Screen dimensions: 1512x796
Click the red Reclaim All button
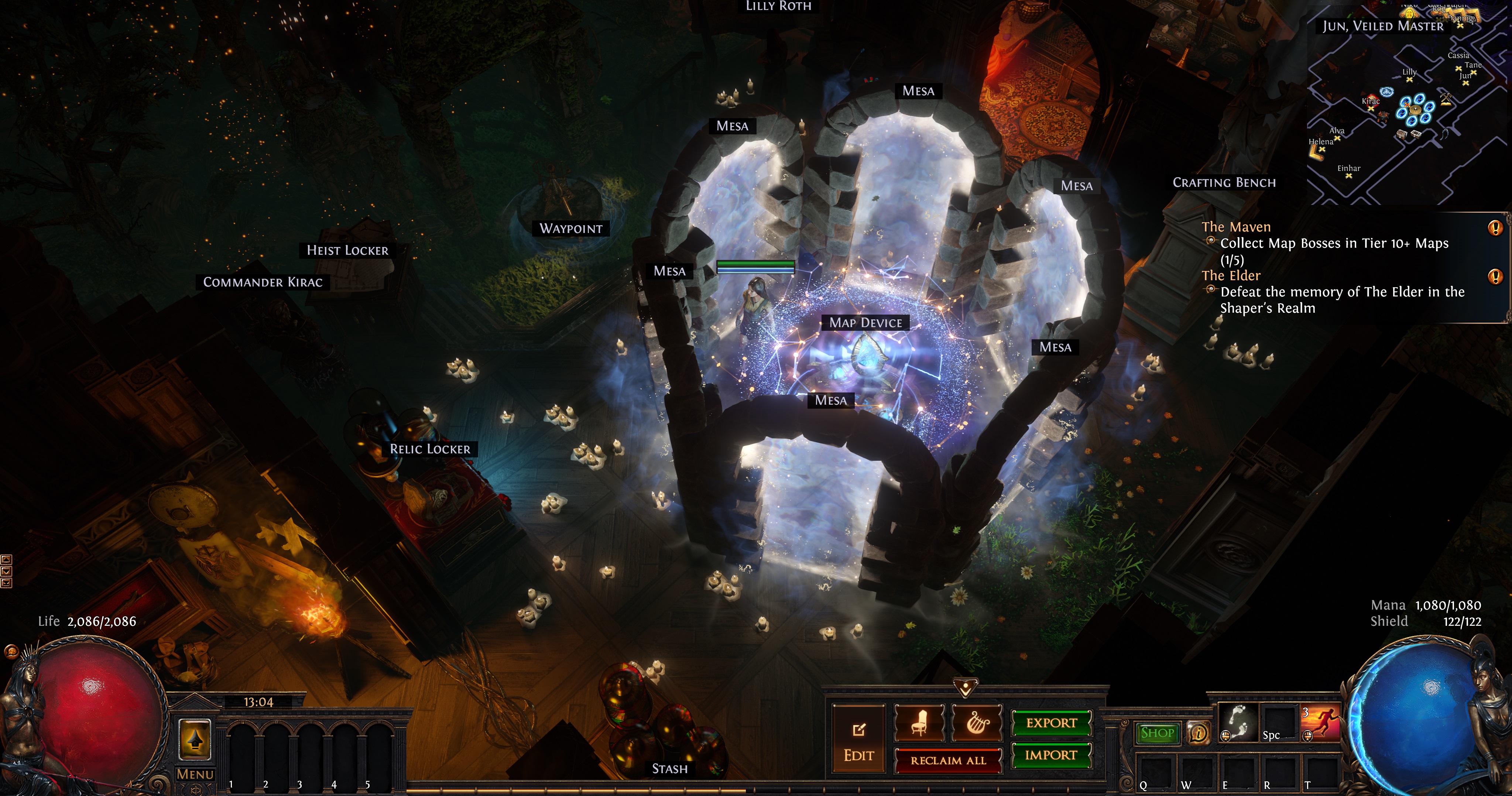948,761
